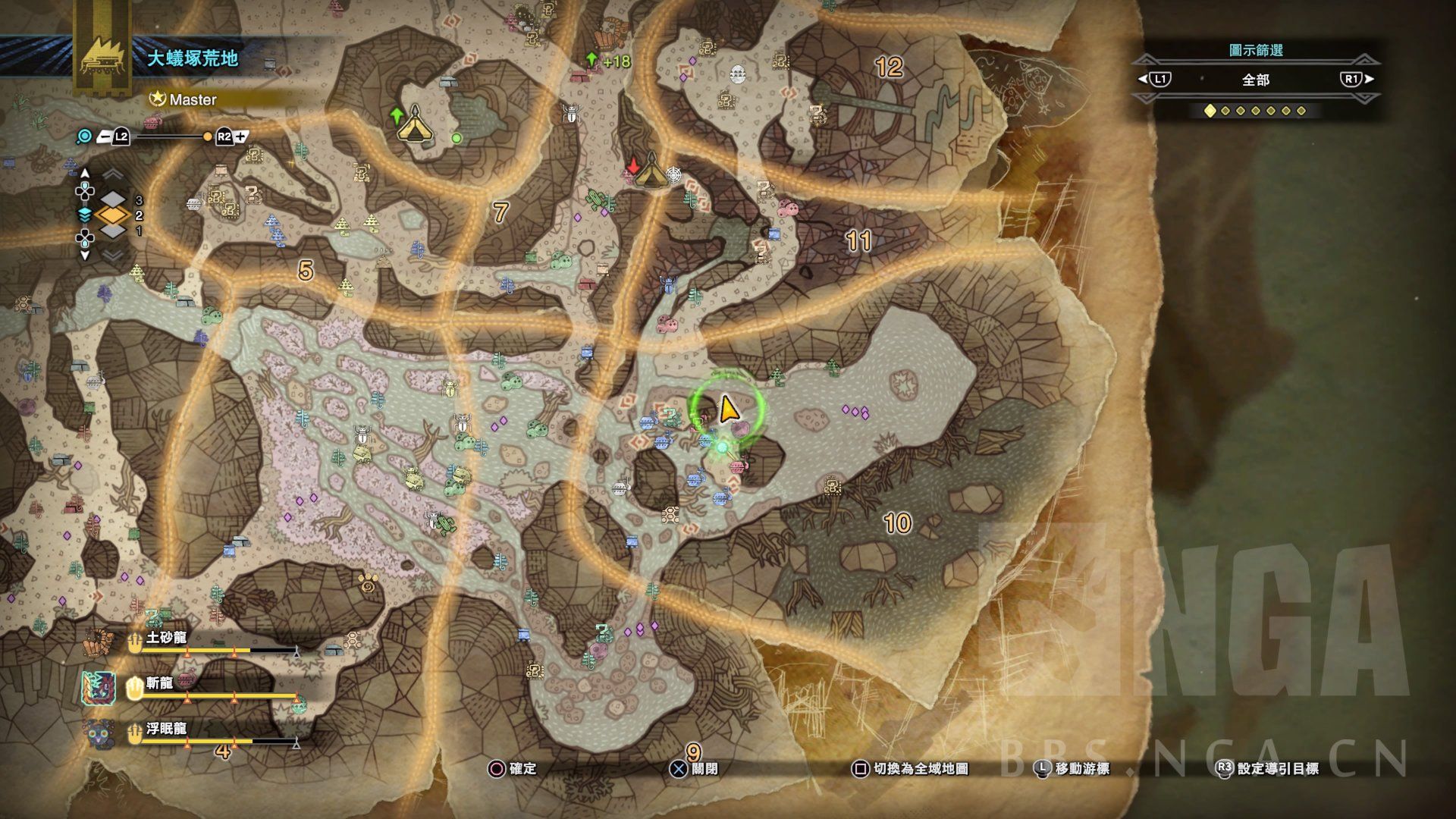Click the minus zoom-out button
This screenshot has width=1456, height=819.
(106, 137)
